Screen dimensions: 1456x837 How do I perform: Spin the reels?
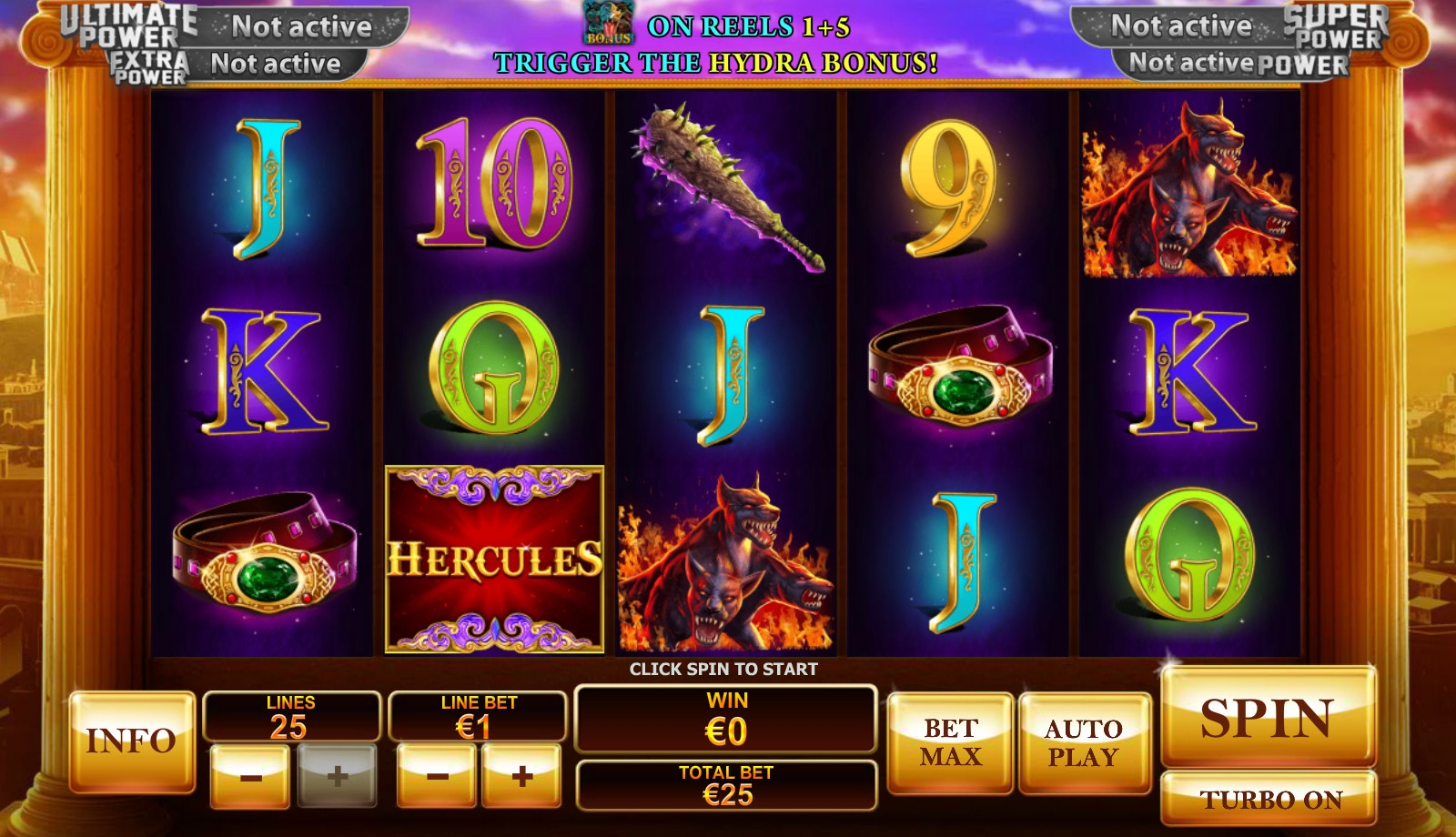pos(1268,717)
